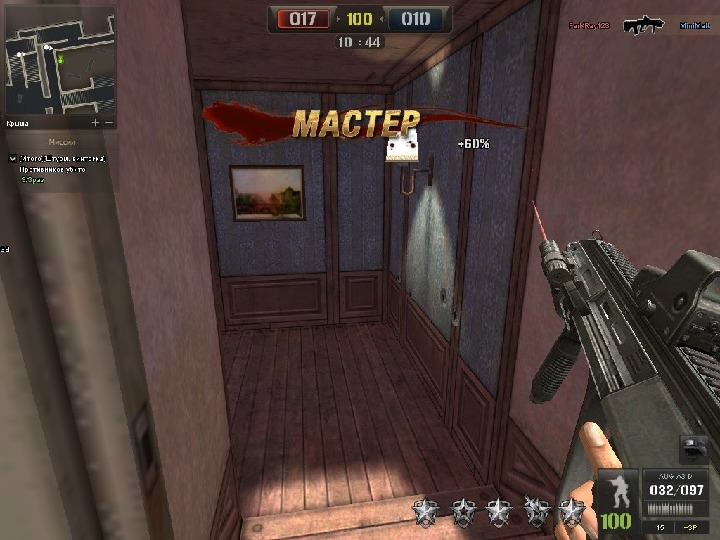Open the Миссии mission panel header
The height and width of the screenshot is (540, 720).
(x=62, y=142)
